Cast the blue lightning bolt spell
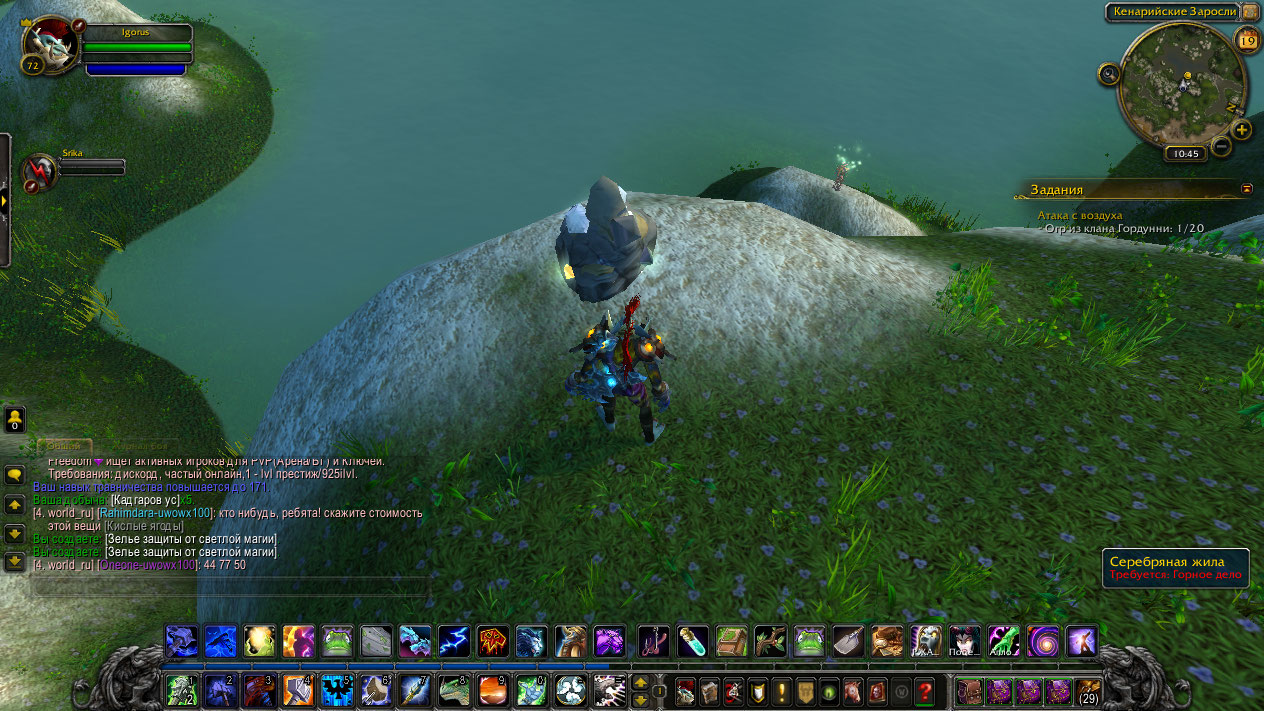 click(x=454, y=641)
